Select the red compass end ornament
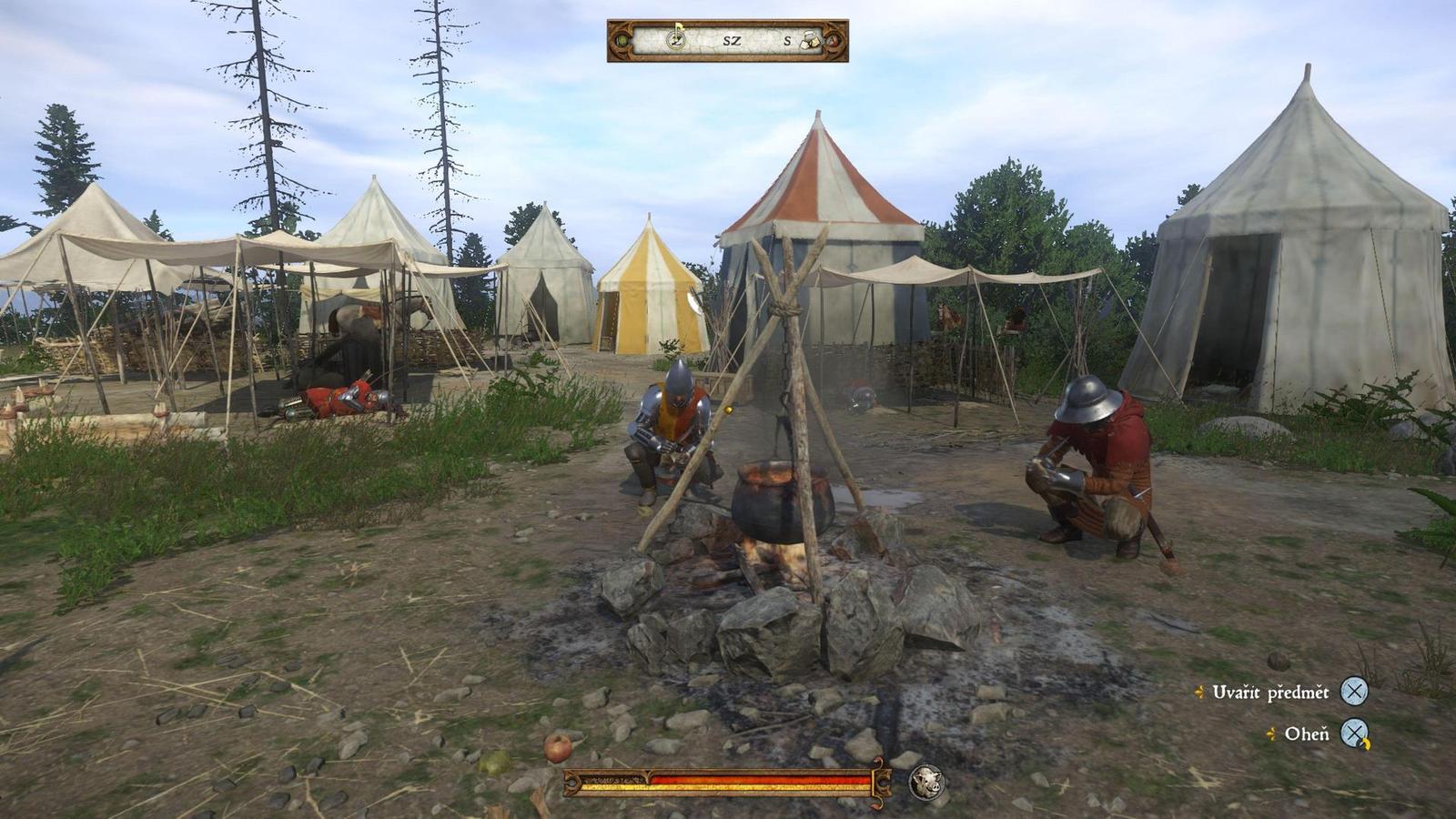 click(x=832, y=41)
